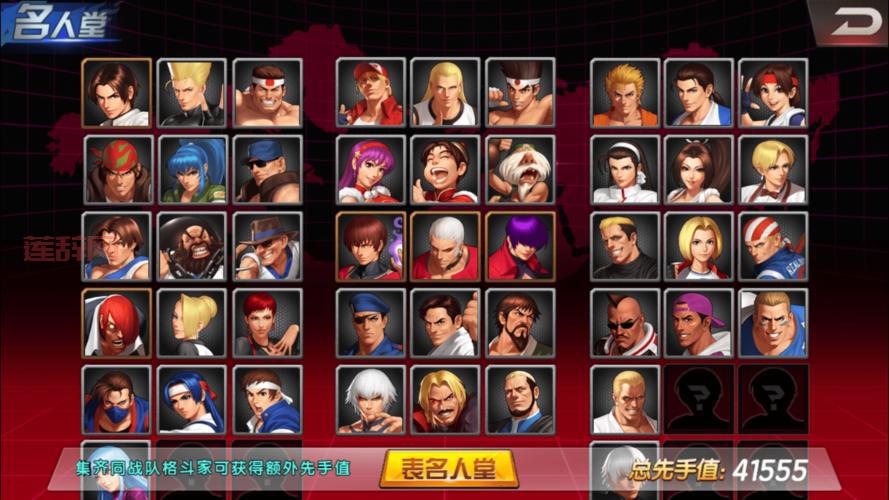889x500 pixels.
Task: Choose Leona with blue hair
Action: pyautogui.click(x=192, y=169)
